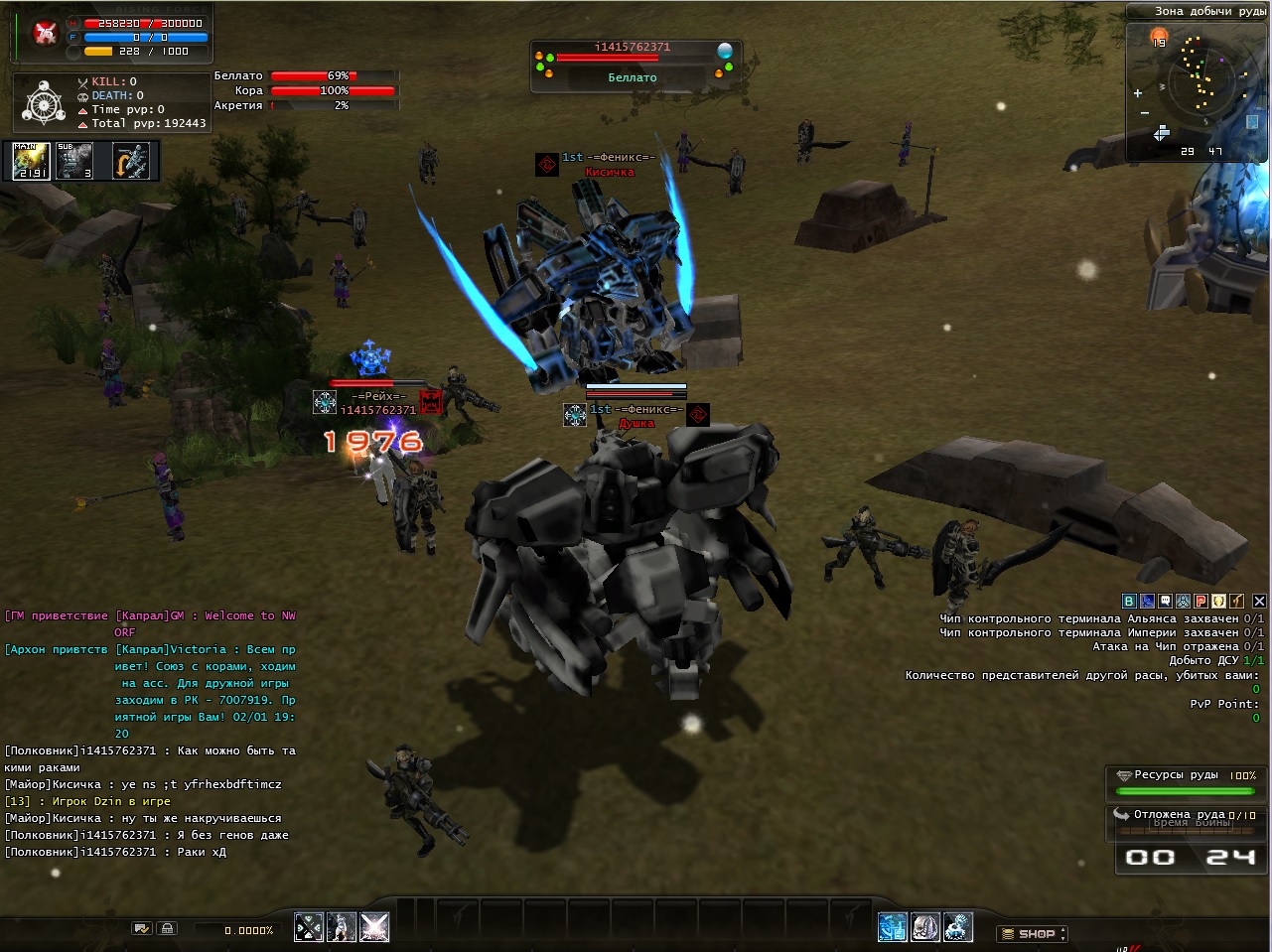Open the race emblem next to KILL stats
The width and height of the screenshot is (1272, 952).
coord(43,102)
